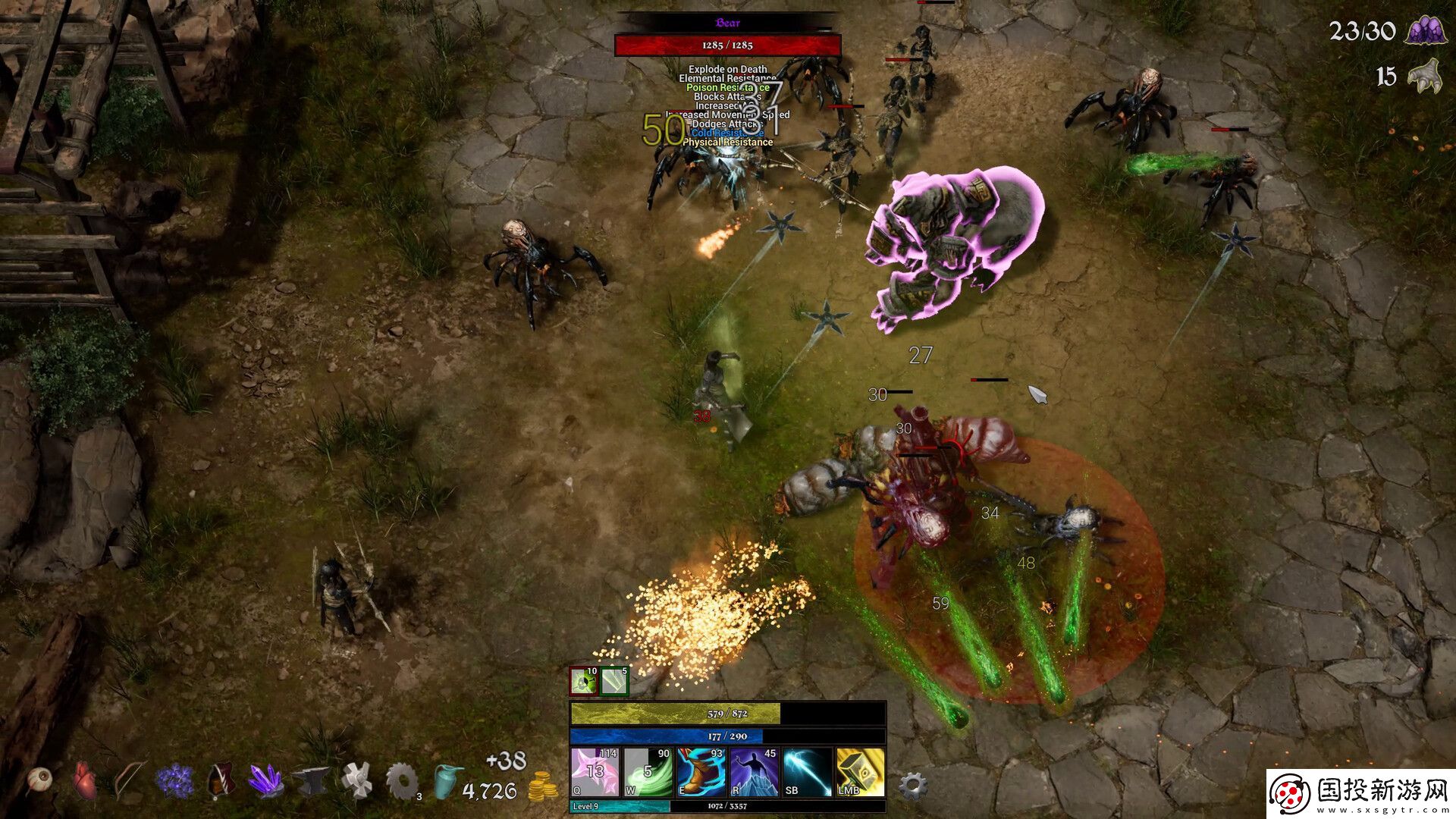Screen dimensions: 1456x819
Task: Inspect the green skull buff showing 10
Action: (584, 680)
